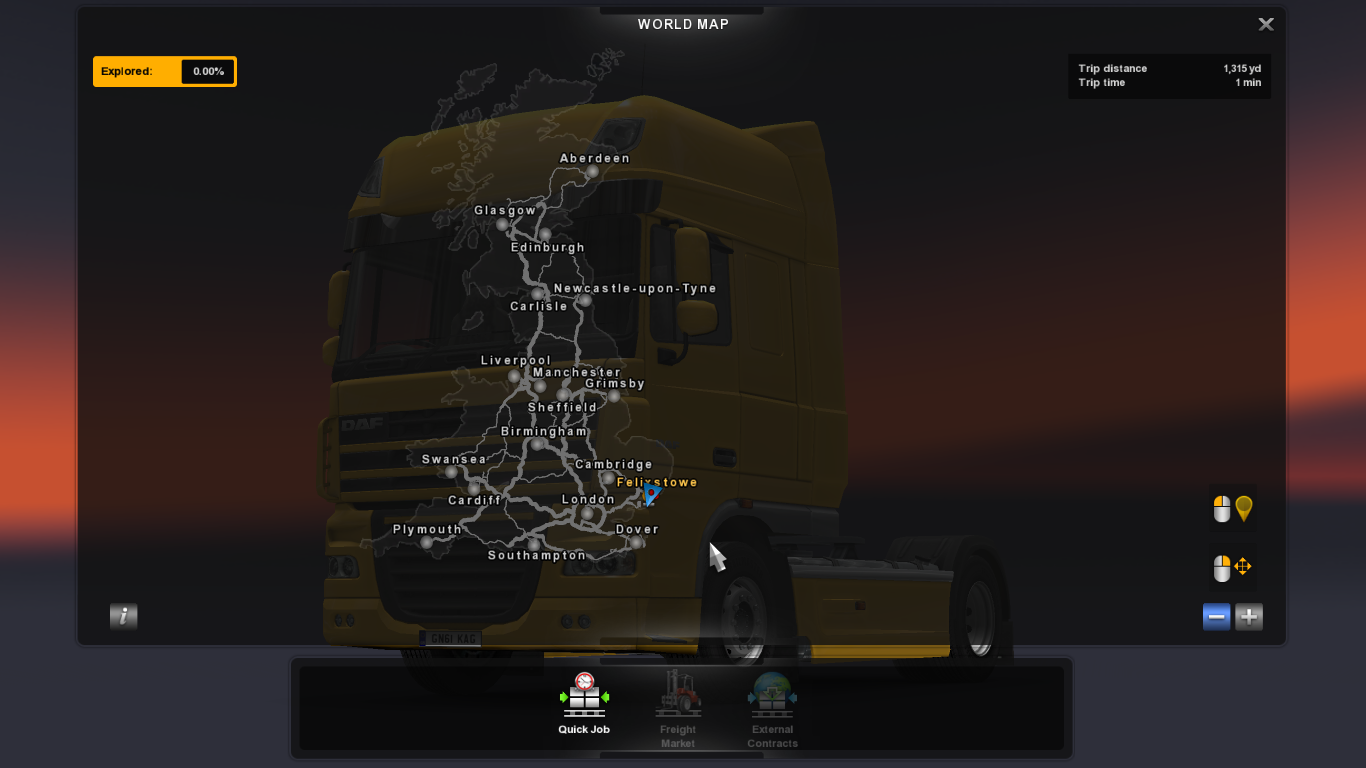
Task: Click the zoom out minus button
Action: (x=1216, y=616)
